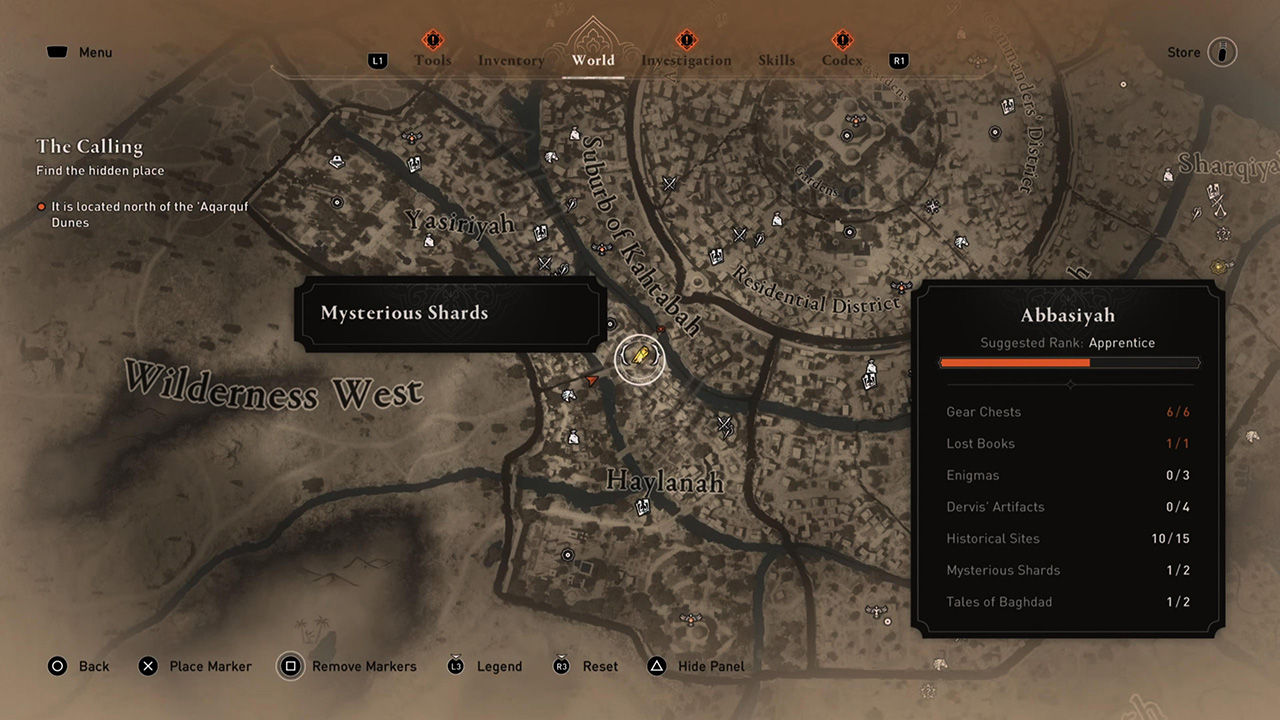Click the red custom marker west of map center
The height and width of the screenshot is (720, 1280).
[593, 379]
